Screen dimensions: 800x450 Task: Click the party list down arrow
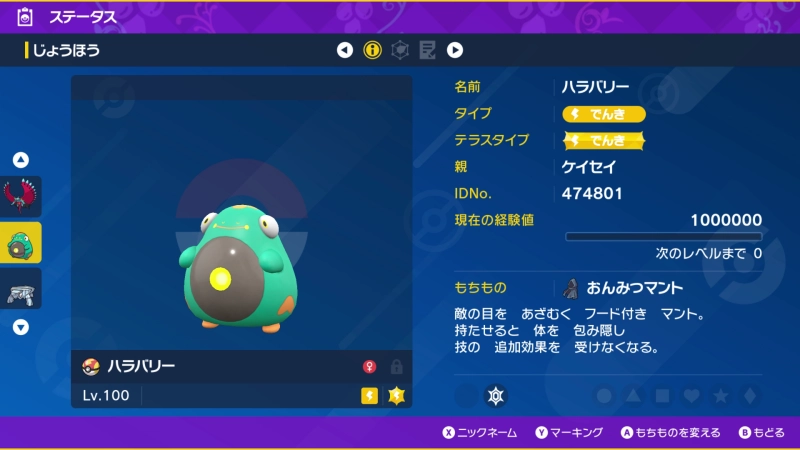click(21, 327)
